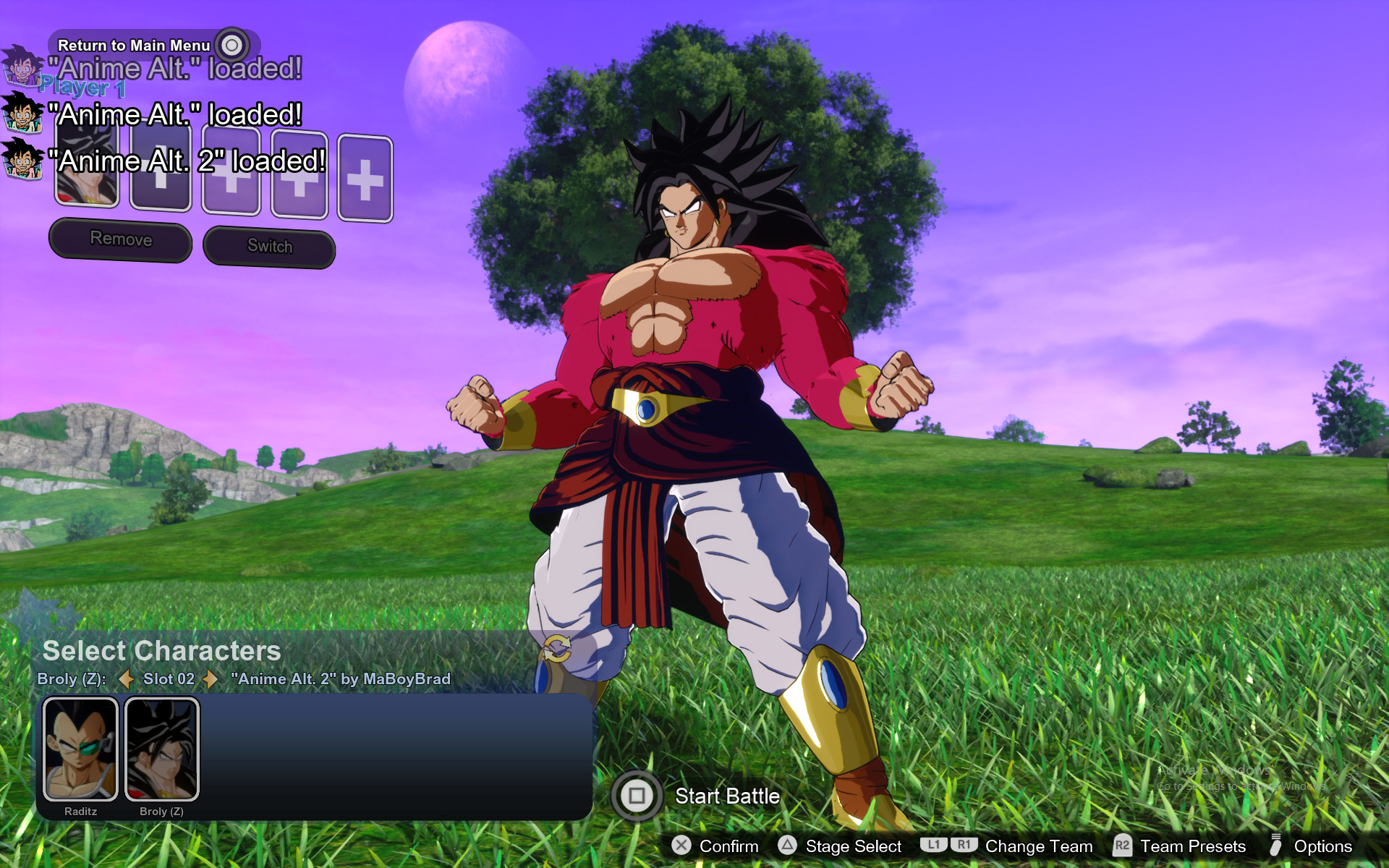
Task: Click the Return to Main Menu circle icon
Action: coord(231,45)
